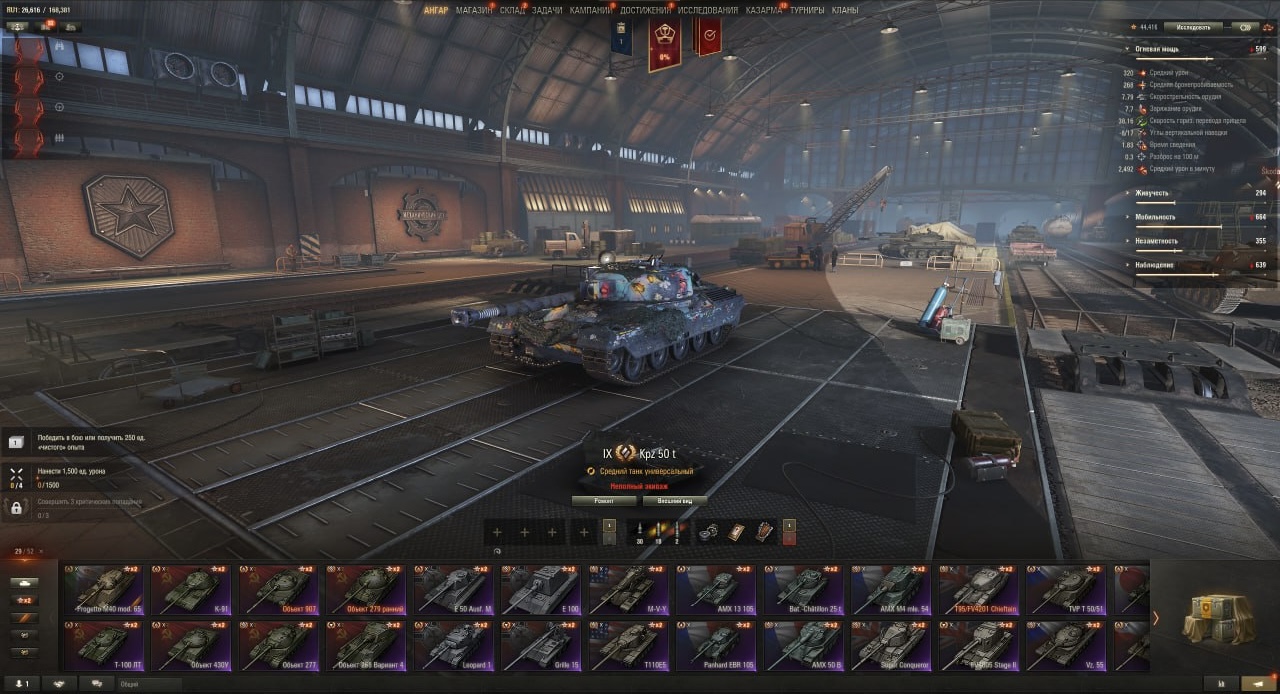Go to the КАМПАНИИ tab
The height and width of the screenshot is (694, 1280).
[x=591, y=10]
